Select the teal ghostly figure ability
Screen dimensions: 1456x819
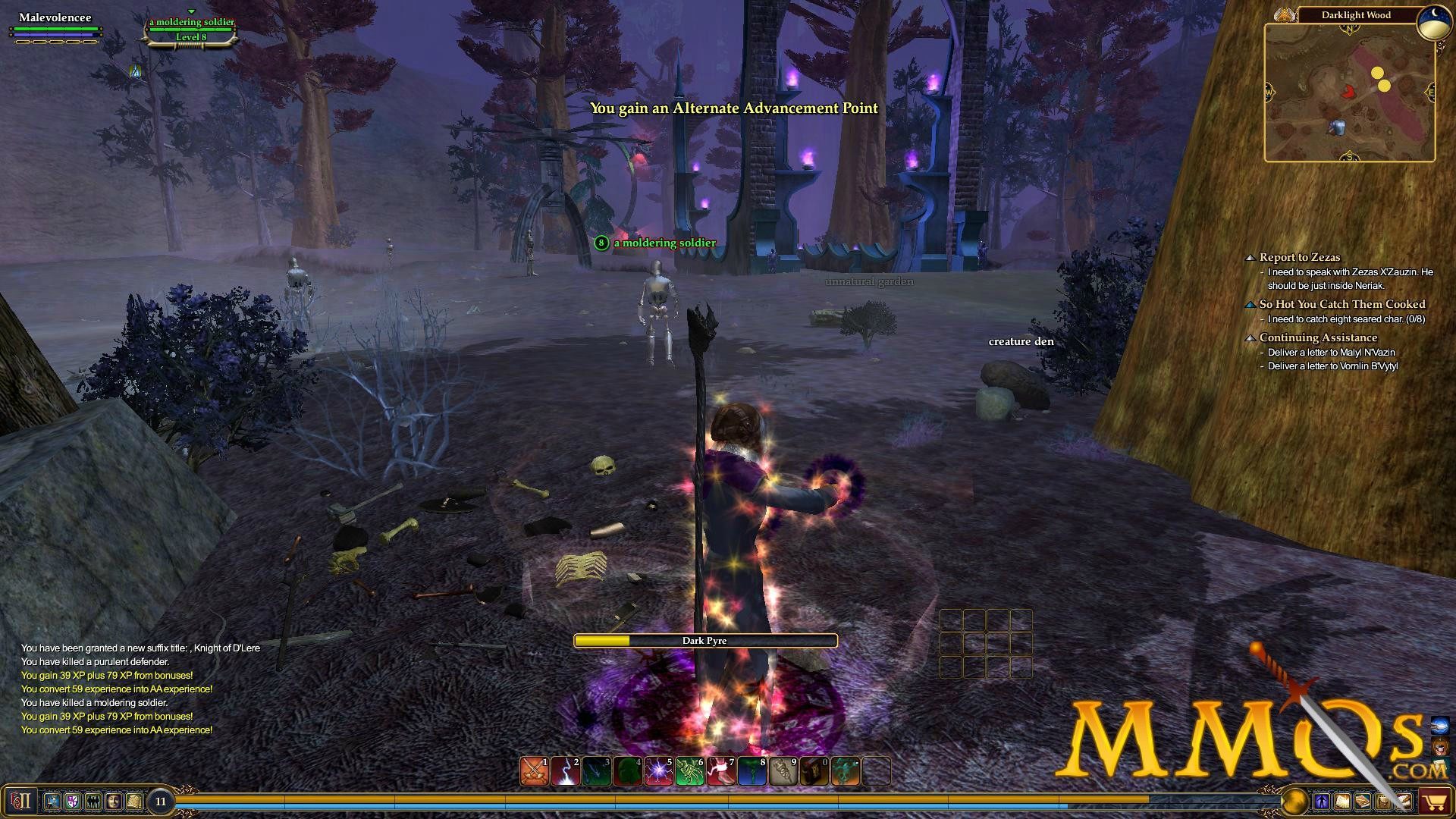click(x=845, y=771)
